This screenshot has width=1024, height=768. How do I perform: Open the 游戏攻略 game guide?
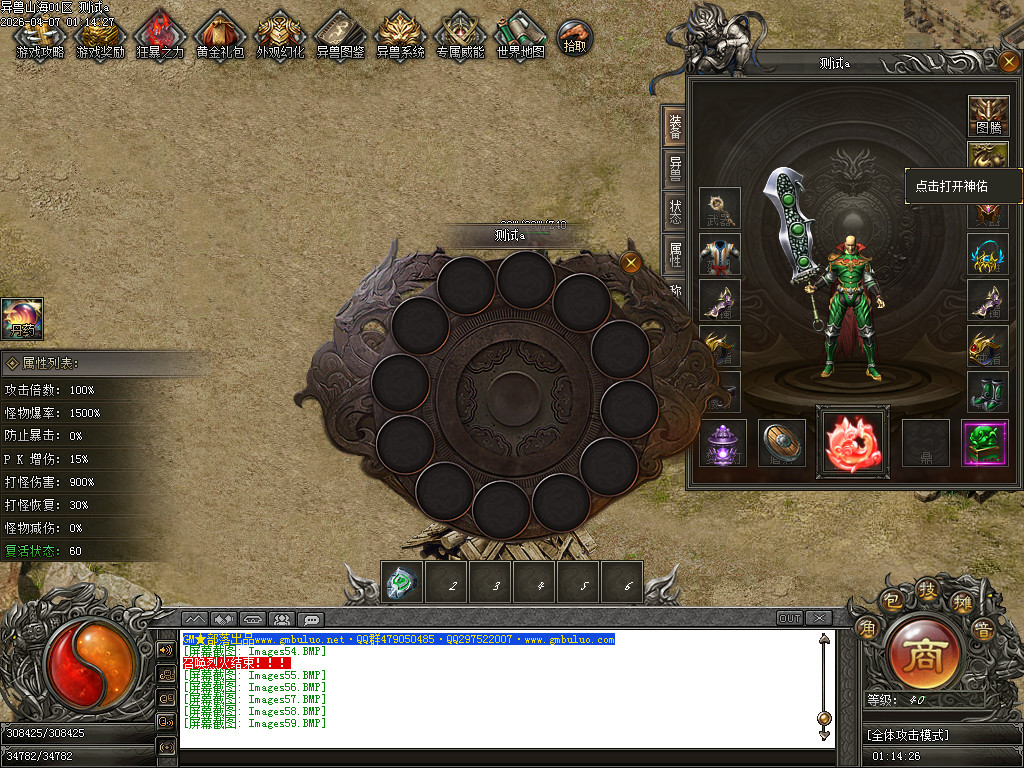40,36
